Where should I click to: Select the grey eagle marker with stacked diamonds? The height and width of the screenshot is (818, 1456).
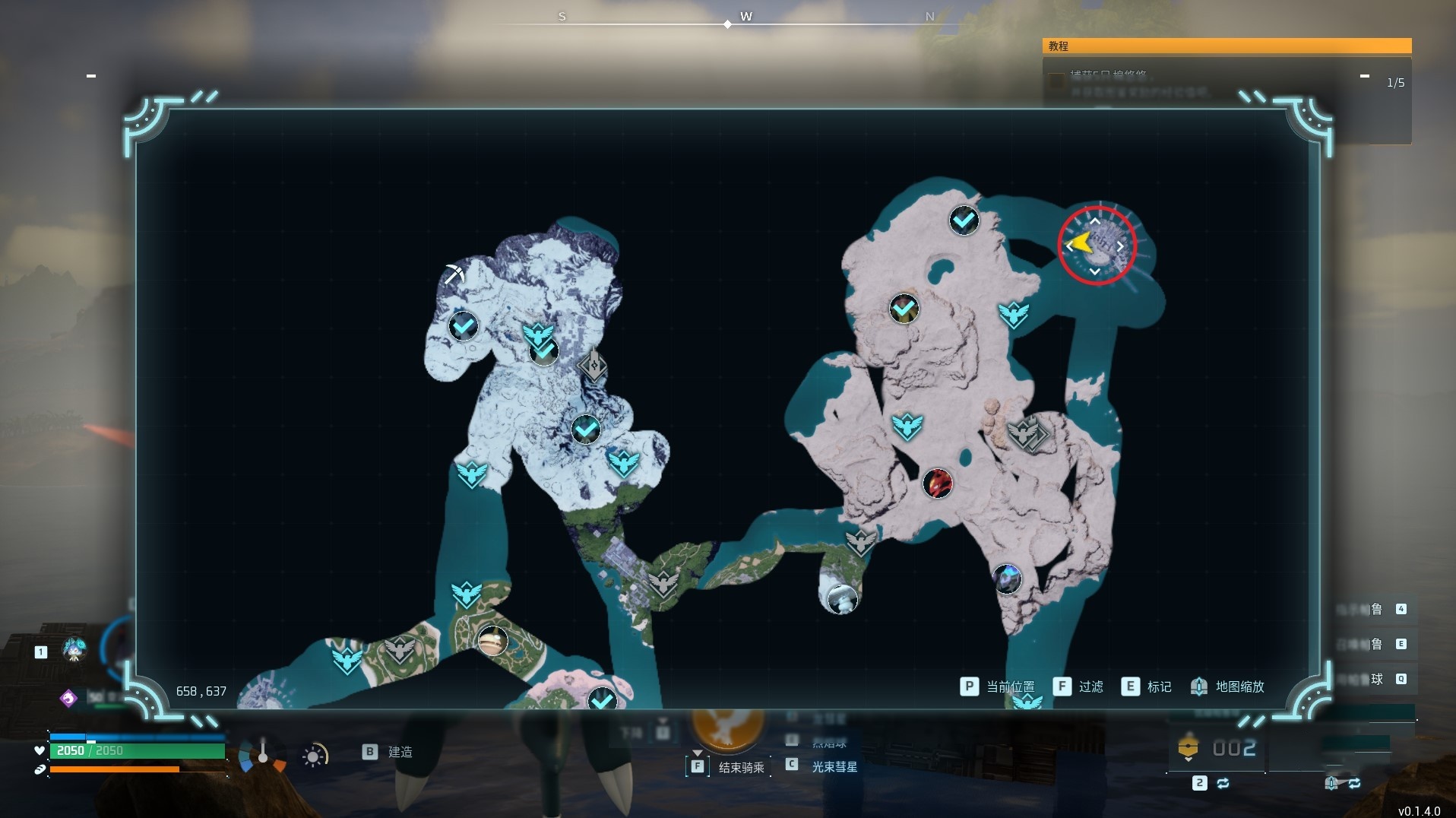1027,434
